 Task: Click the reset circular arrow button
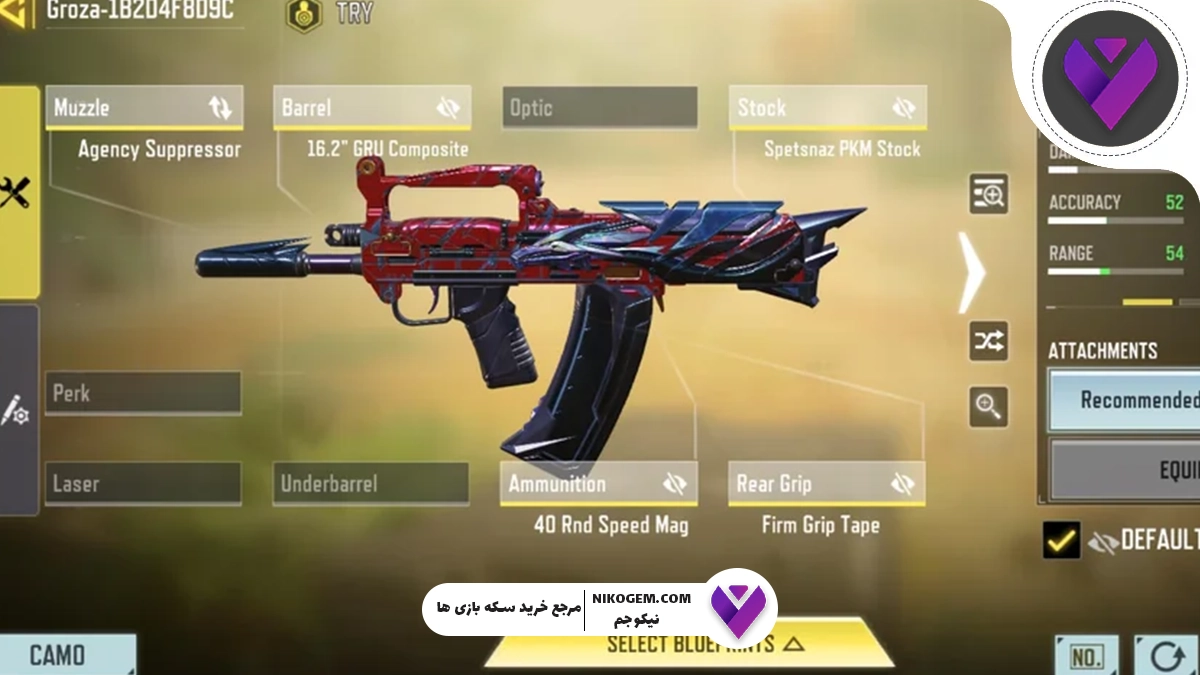pos(1166,656)
